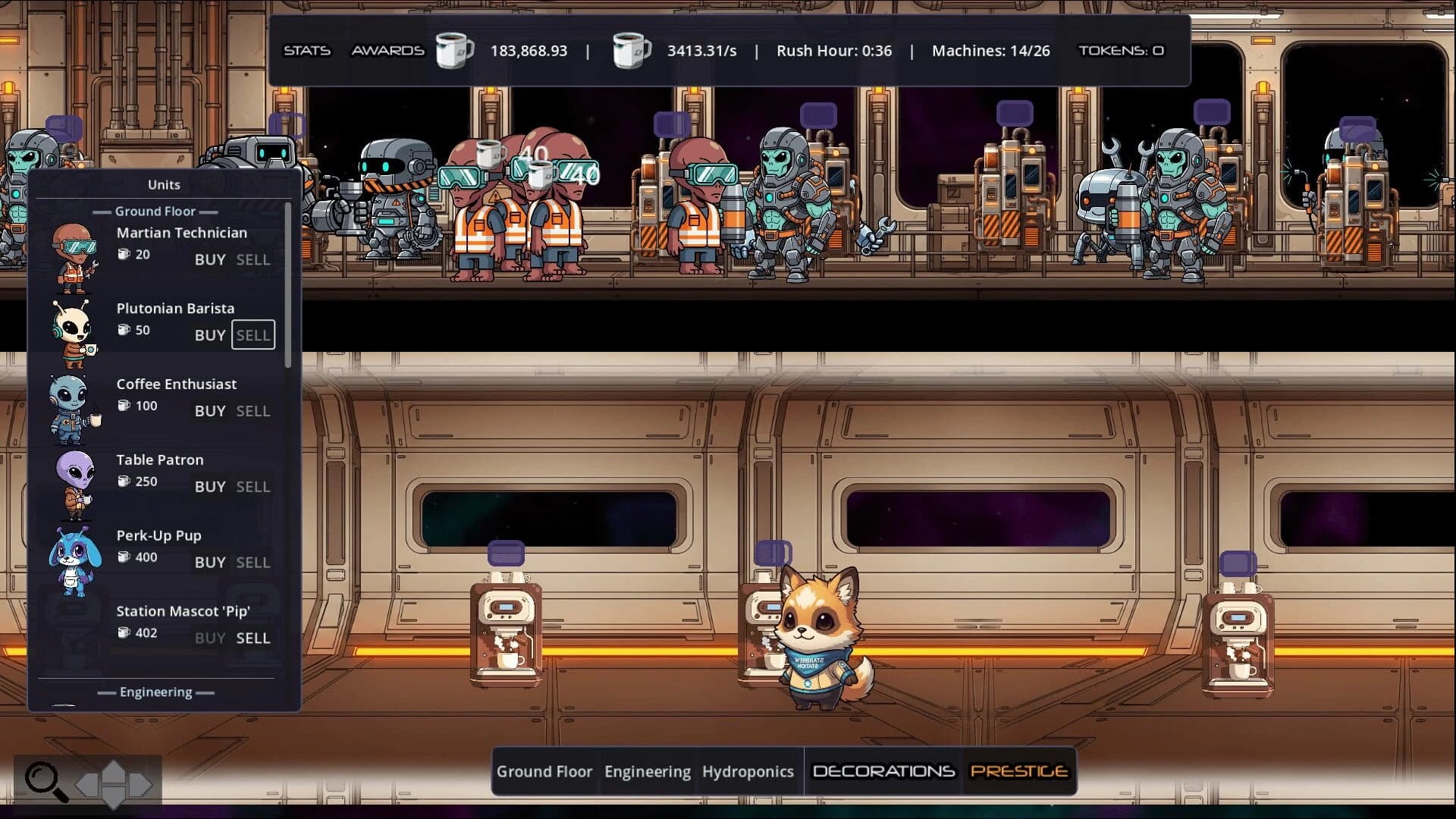
Task: Toggle the speech bubble above the fox mascot
Action: pyautogui.click(x=774, y=554)
